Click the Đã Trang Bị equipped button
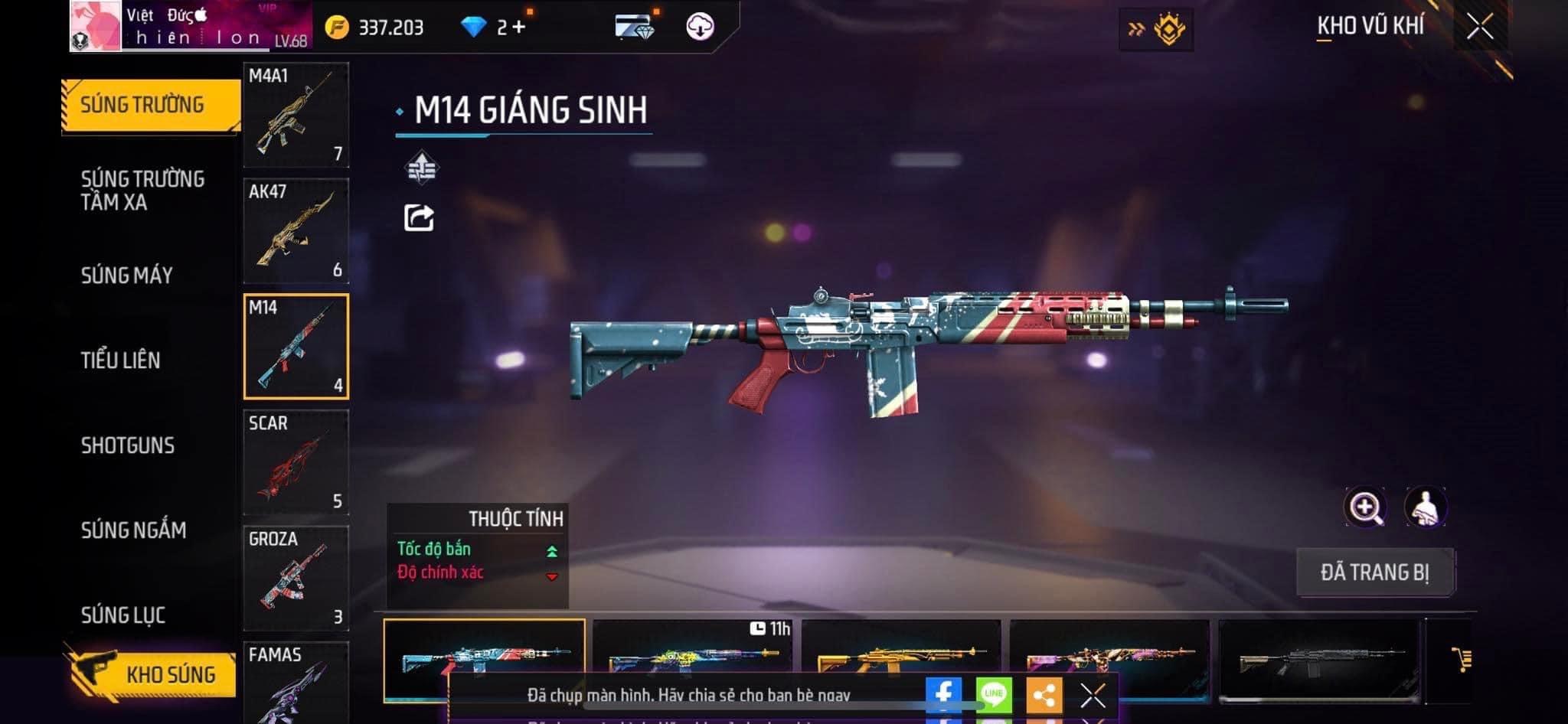1568x724 pixels. coord(1374,572)
